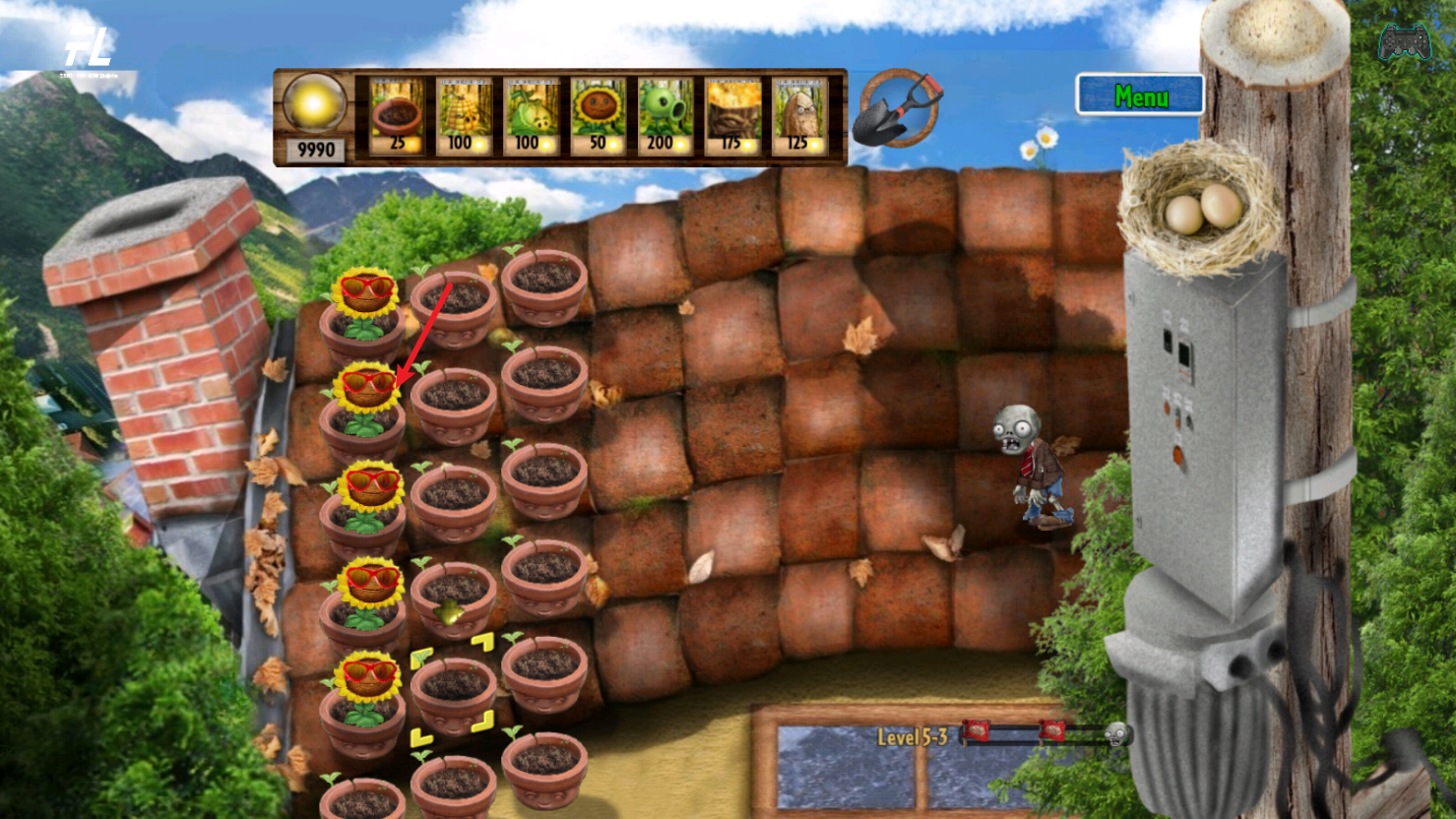Open the green gamepad overlay icon
The width and height of the screenshot is (1456, 819).
pos(1404,41)
